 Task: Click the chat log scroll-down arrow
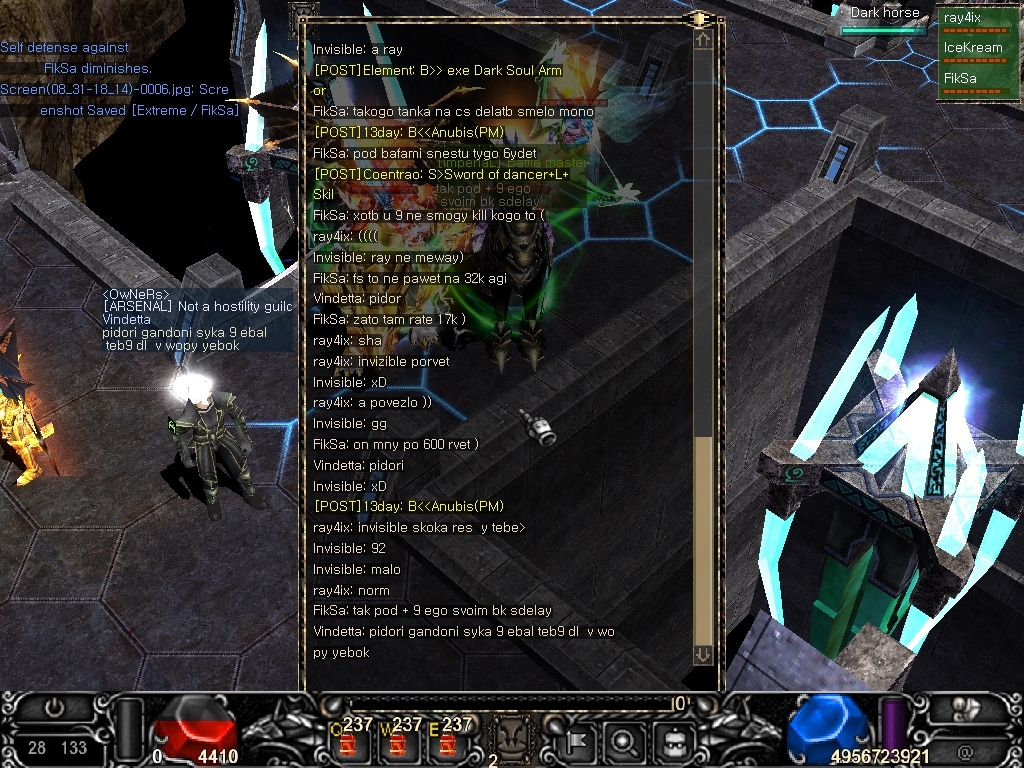[x=703, y=654]
